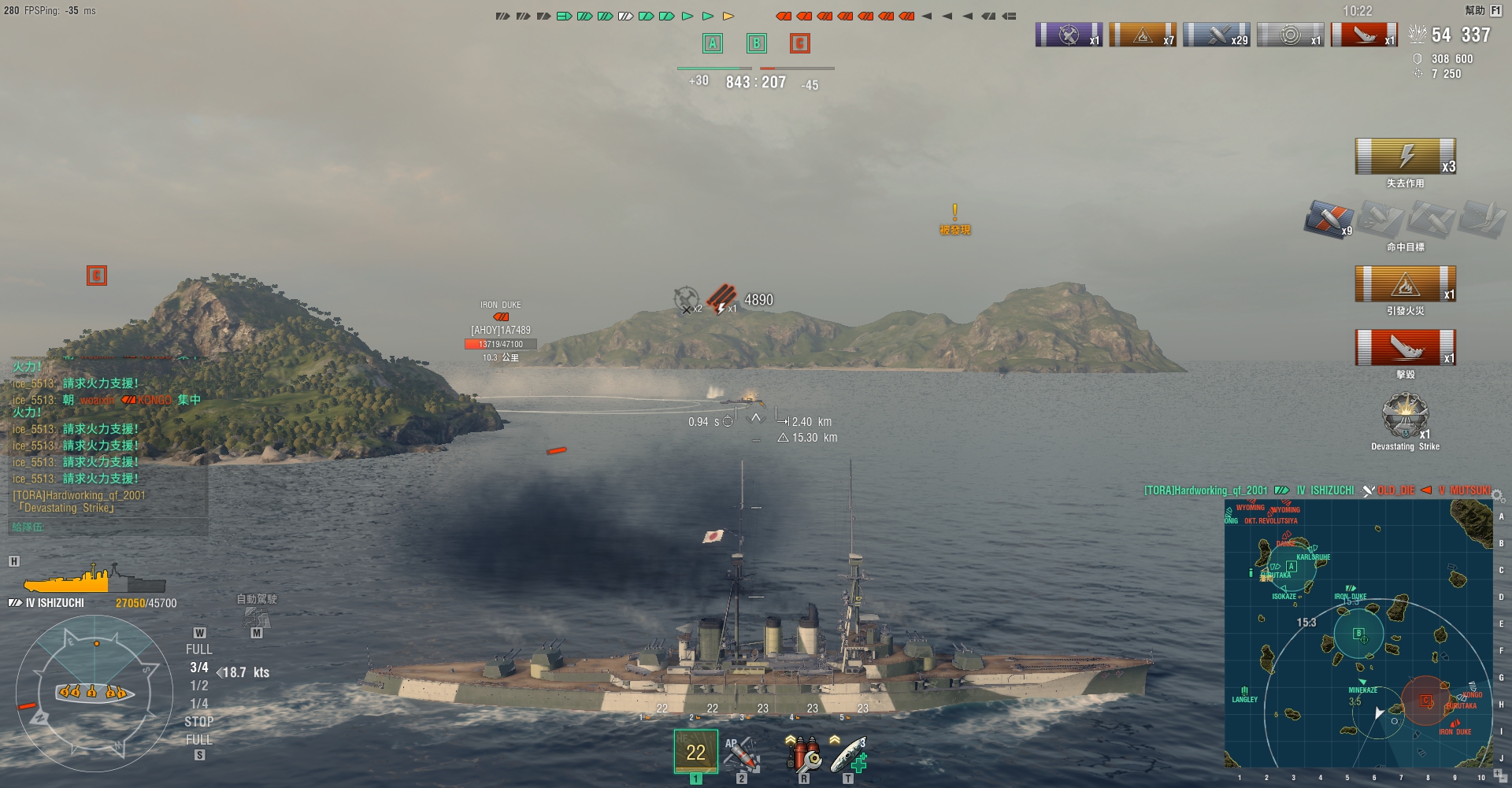Click the red ship destroyed ribbon in top bar

[1364, 35]
